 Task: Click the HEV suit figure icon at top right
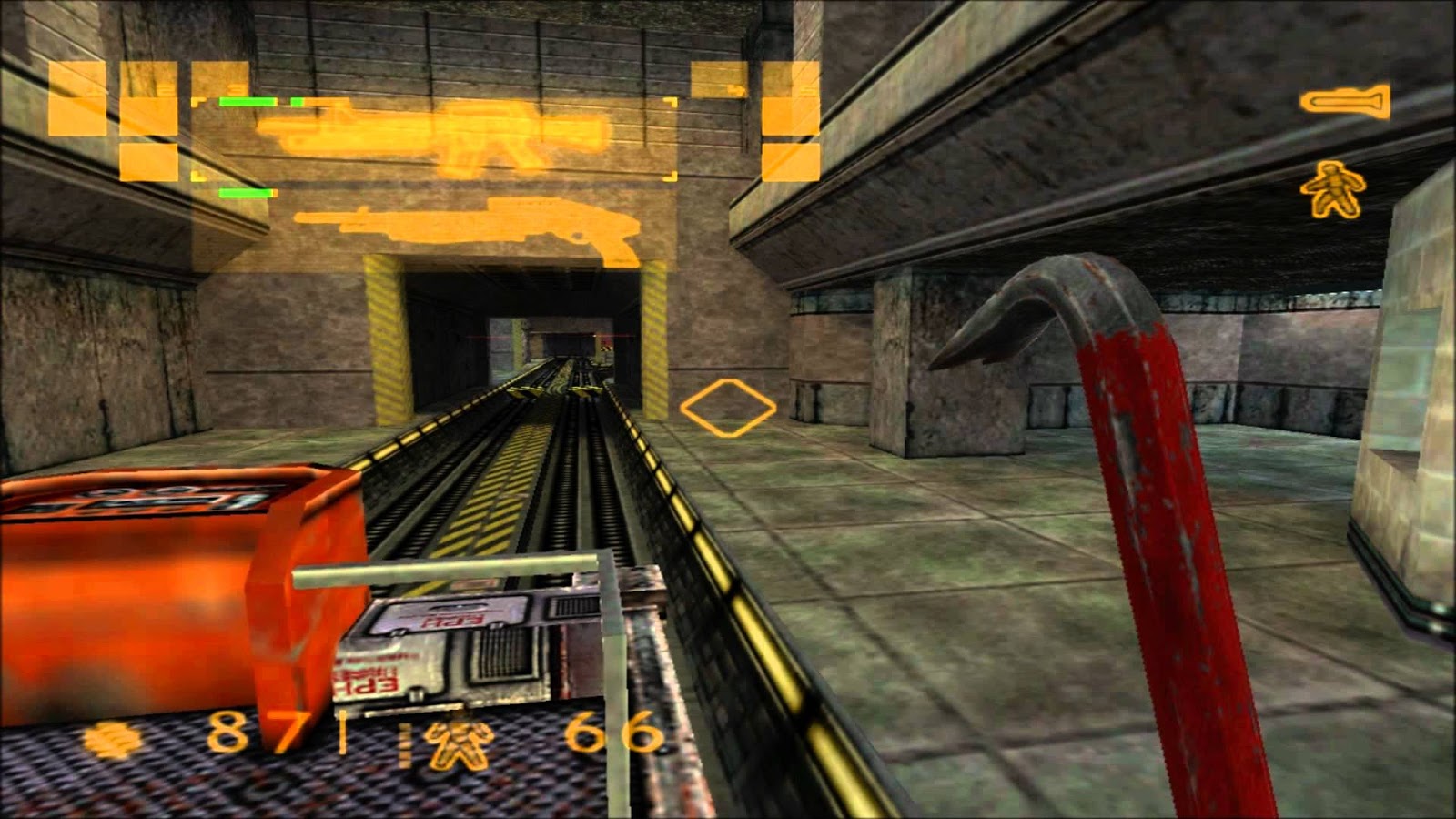[1332, 187]
